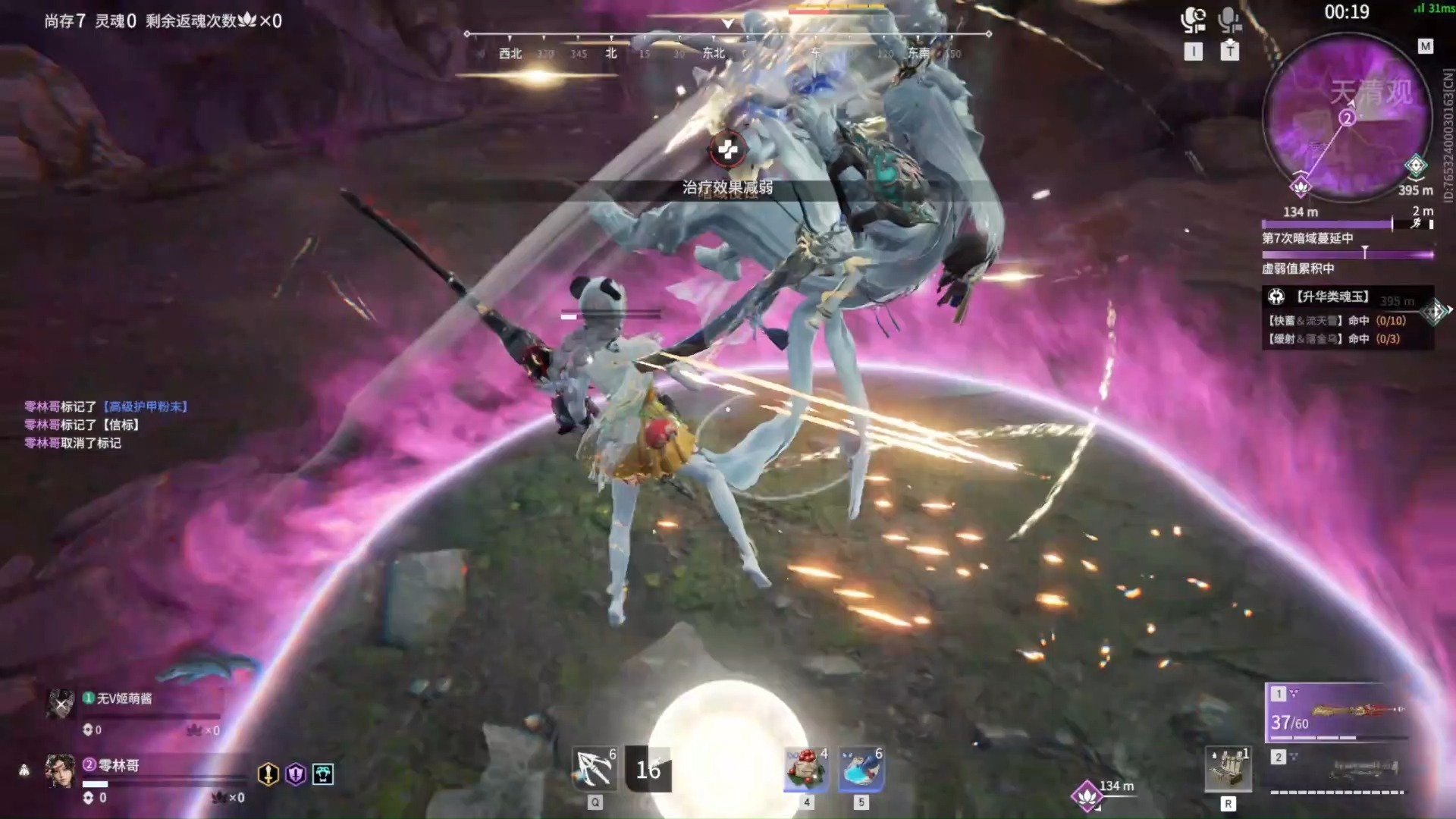Use the red berry healing item
Image resolution: width=1456 pixels, height=819 pixels.
tap(805, 770)
